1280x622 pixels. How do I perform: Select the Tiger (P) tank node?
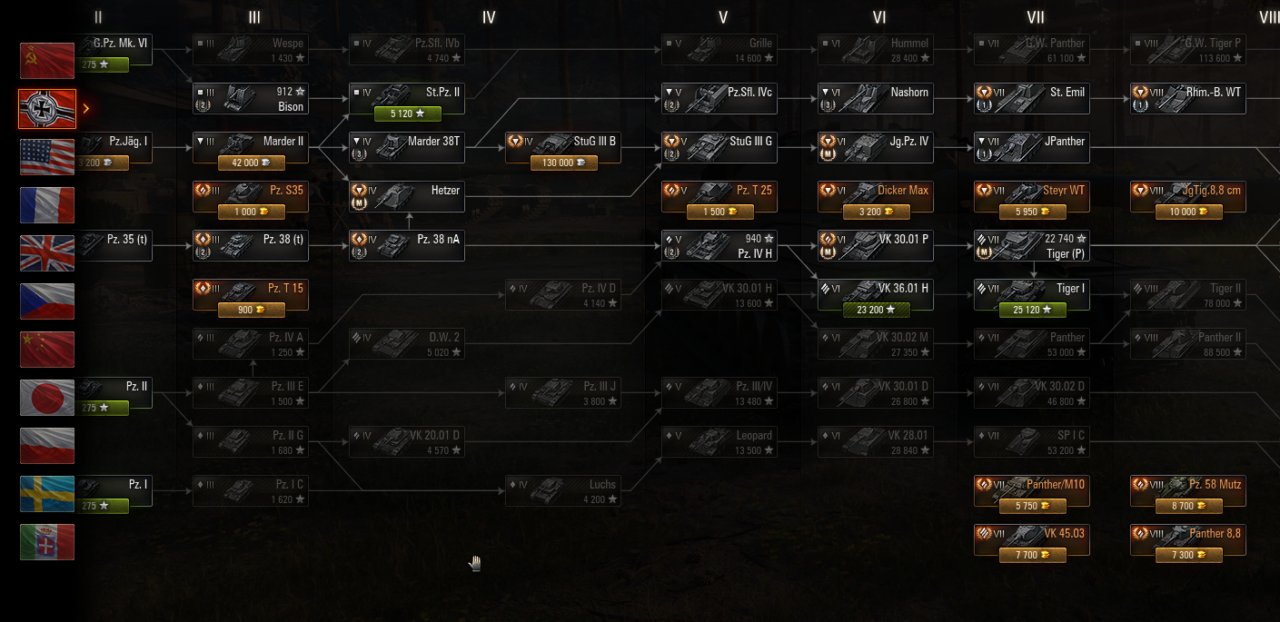(1031, 245)
